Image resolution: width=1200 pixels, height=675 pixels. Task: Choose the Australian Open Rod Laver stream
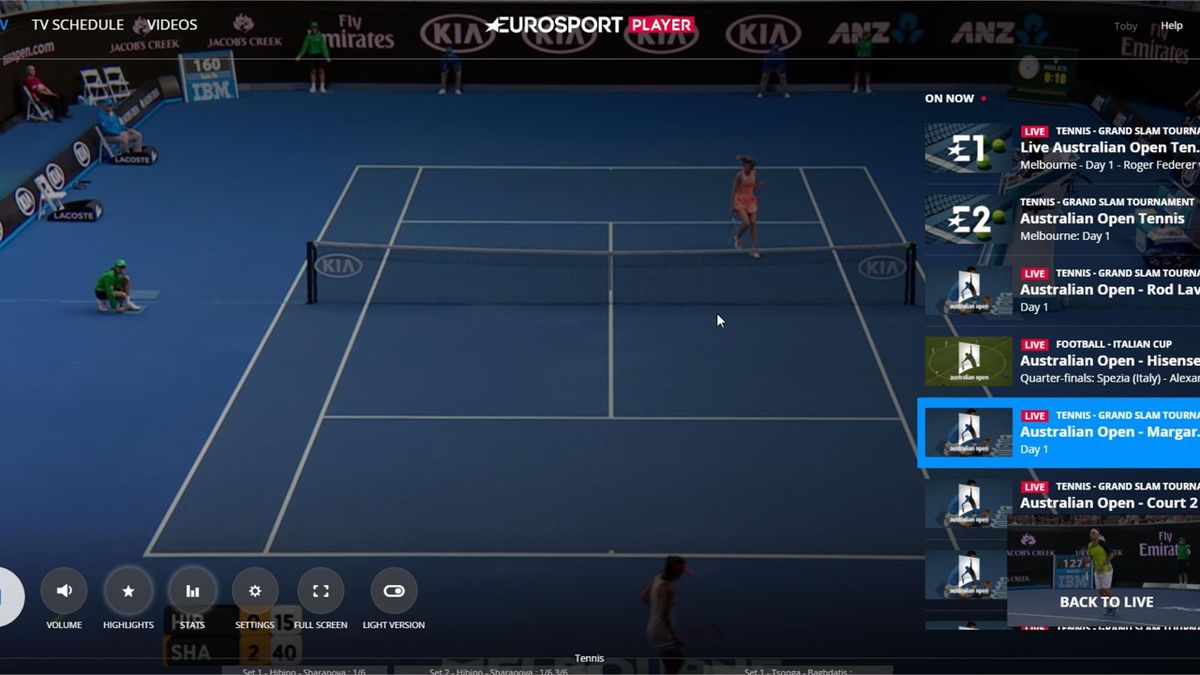[1060, 290]
